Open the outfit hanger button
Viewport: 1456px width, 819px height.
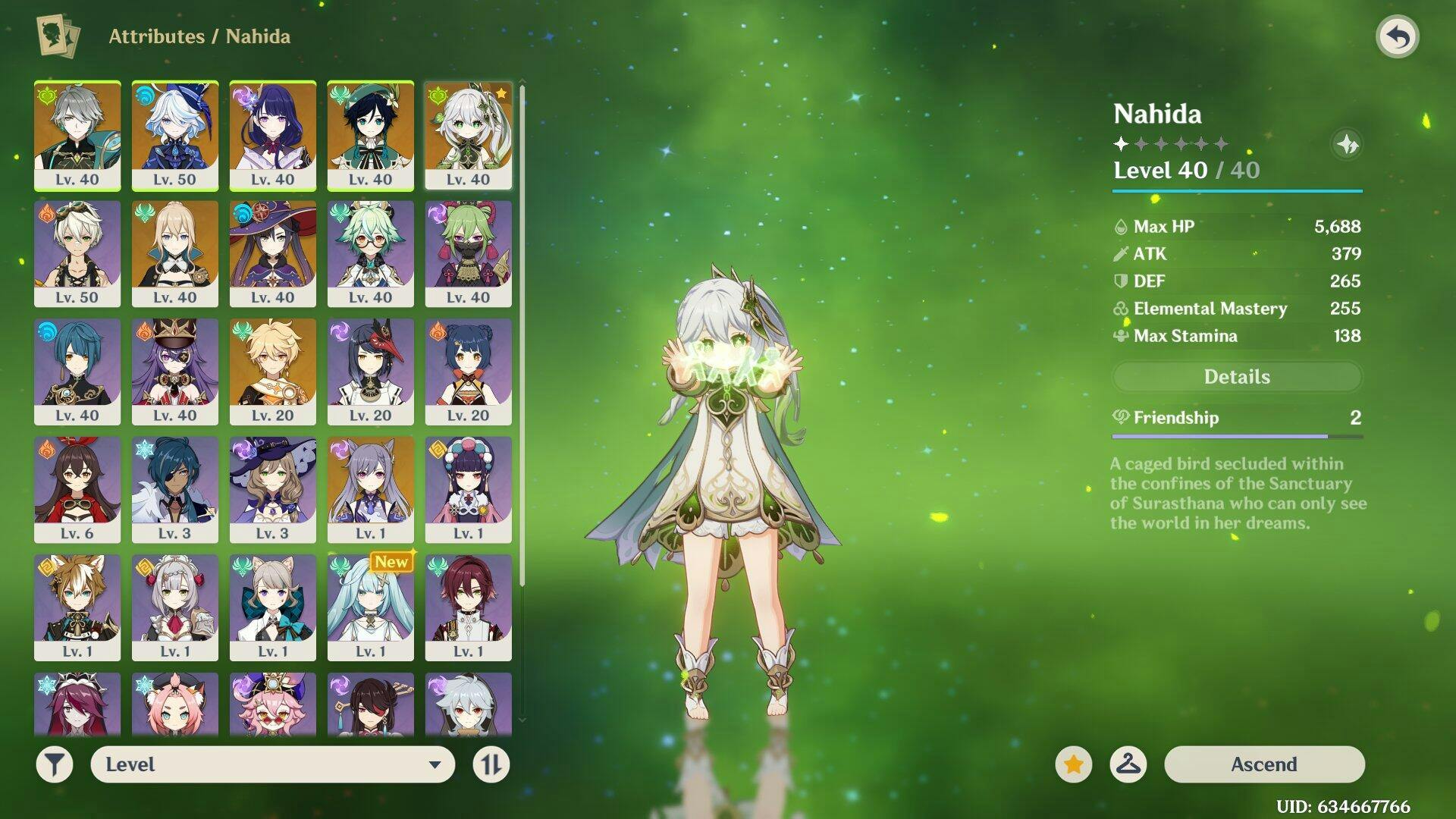(1128, 764)
